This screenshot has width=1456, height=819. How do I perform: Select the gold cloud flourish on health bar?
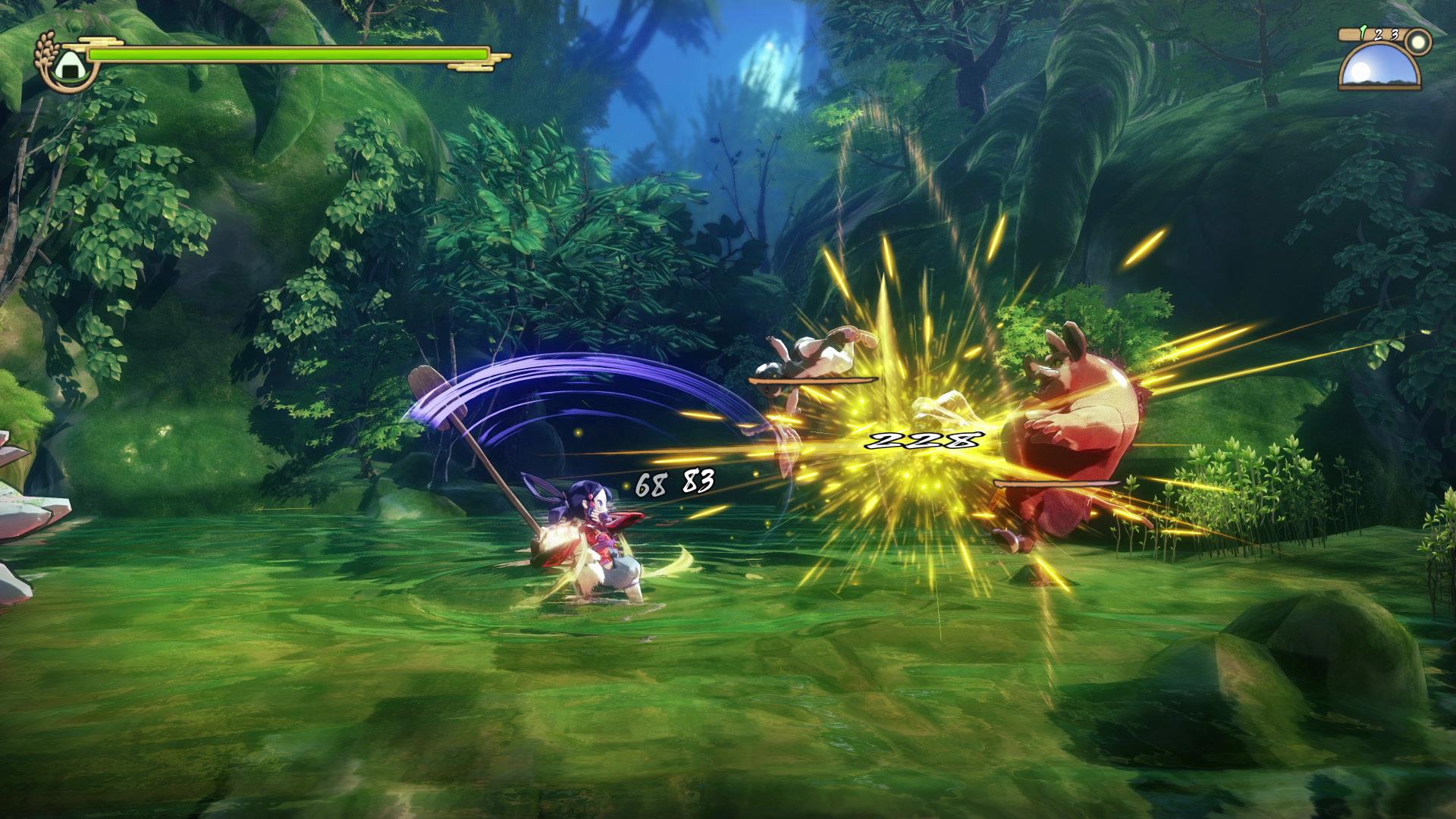[99, 40]
